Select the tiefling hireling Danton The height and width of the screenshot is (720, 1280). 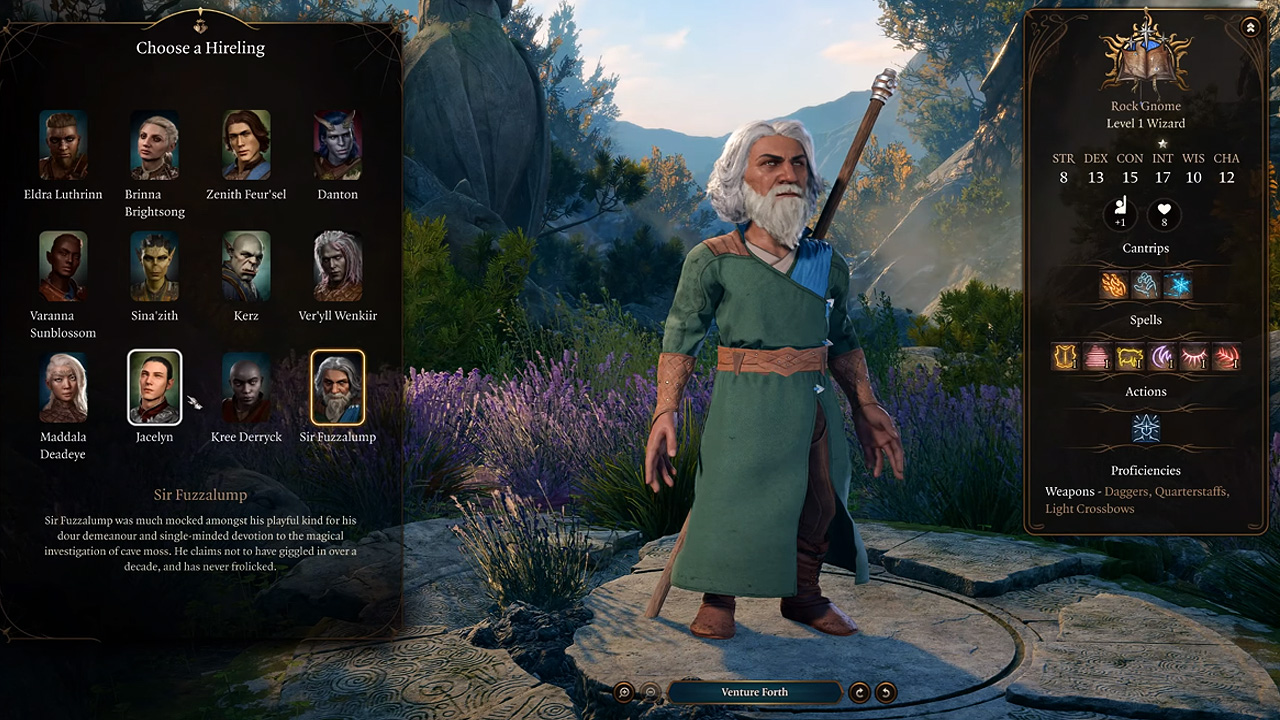click(338, 145)
